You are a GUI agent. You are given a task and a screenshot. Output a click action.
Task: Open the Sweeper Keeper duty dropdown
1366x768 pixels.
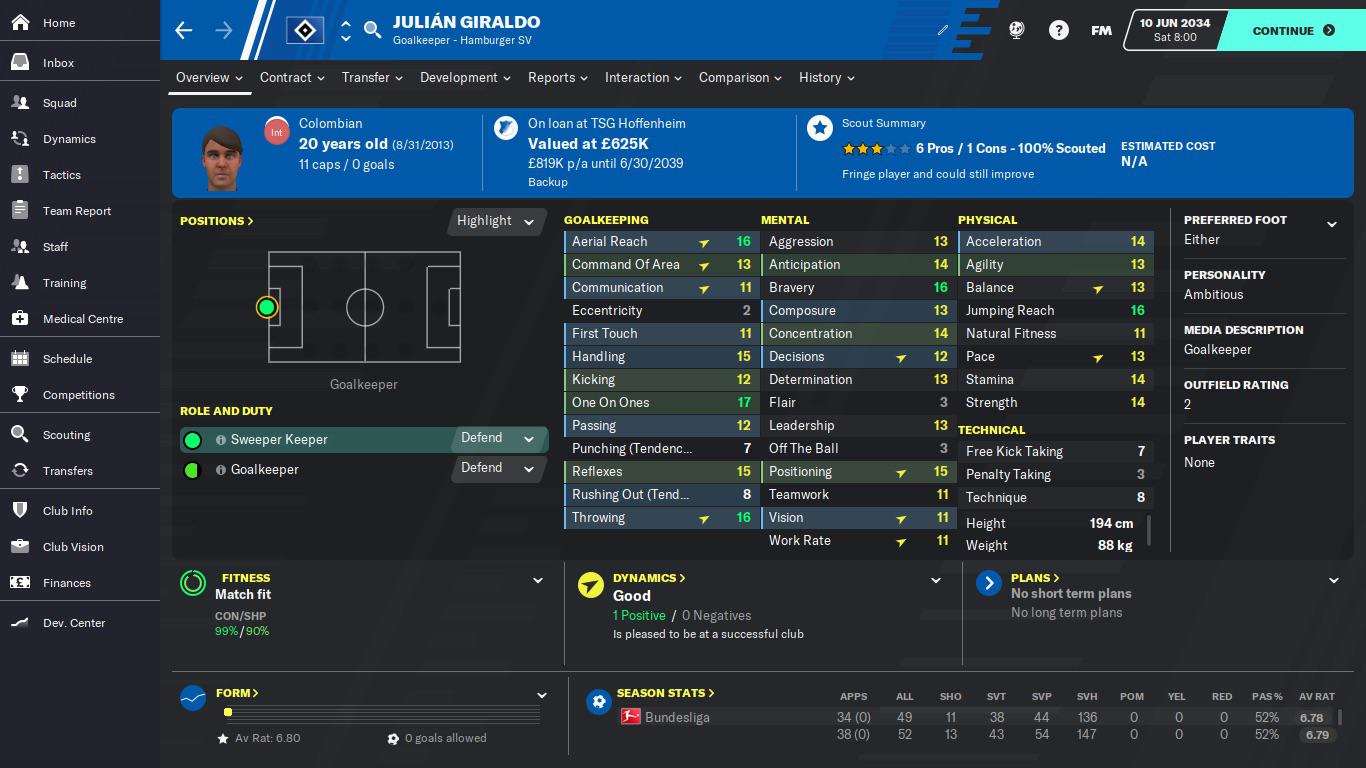497,438
